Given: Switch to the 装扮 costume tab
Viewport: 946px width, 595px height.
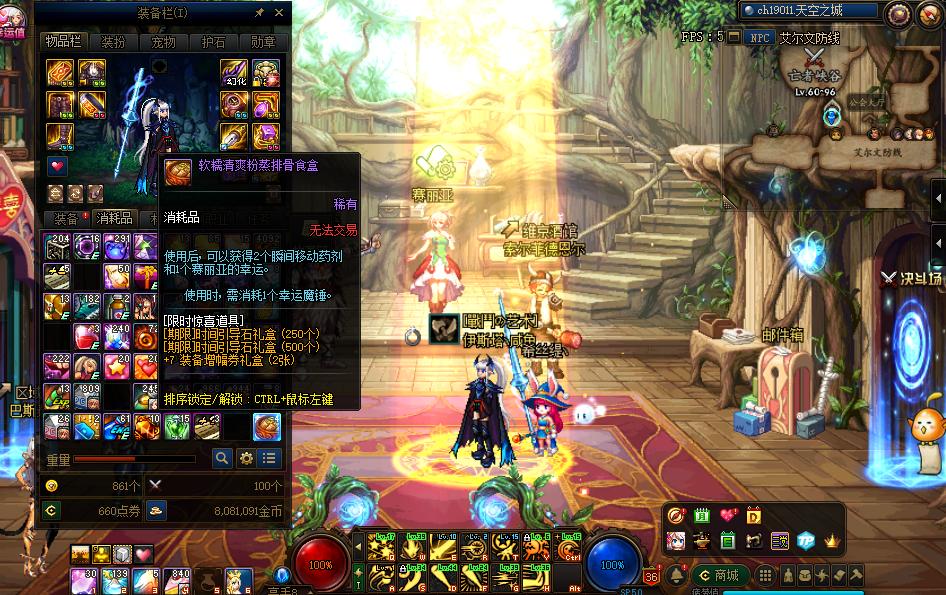Looking at the screenshot, I should click(112, 42).
